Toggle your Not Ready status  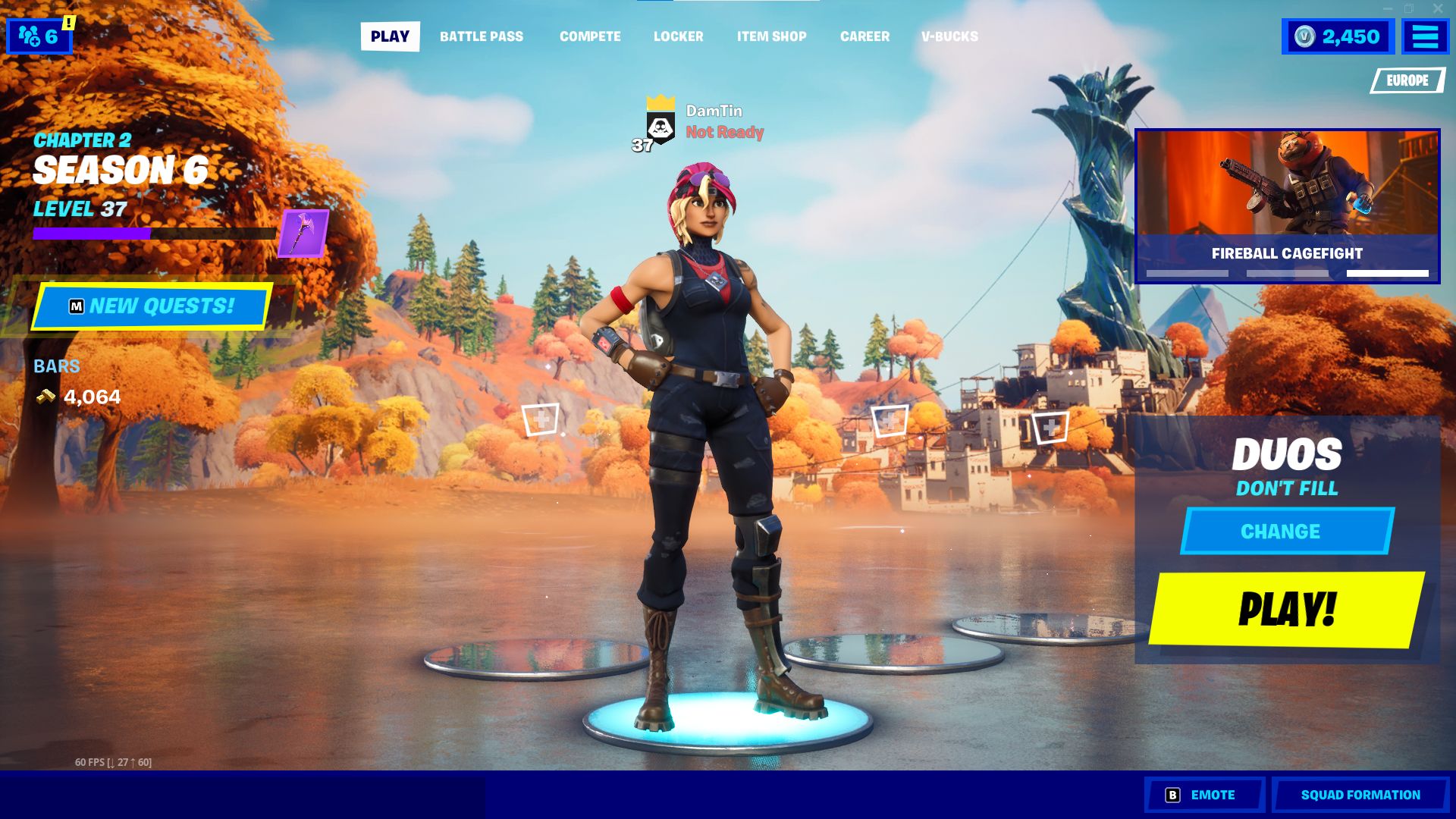(723, 132)
